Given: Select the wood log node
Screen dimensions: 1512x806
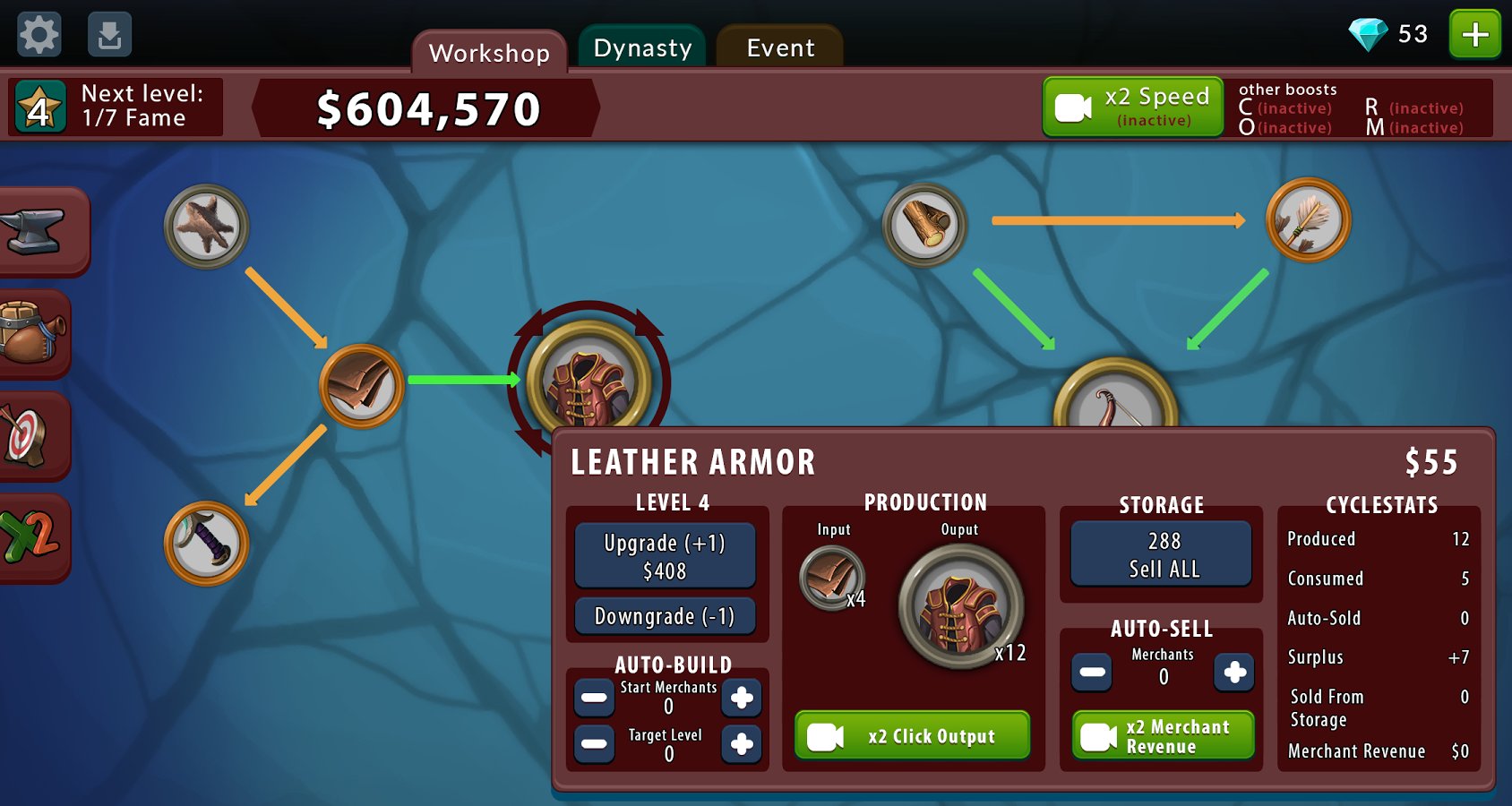Looking at the screenshot, I should click(x=925, y=225).
